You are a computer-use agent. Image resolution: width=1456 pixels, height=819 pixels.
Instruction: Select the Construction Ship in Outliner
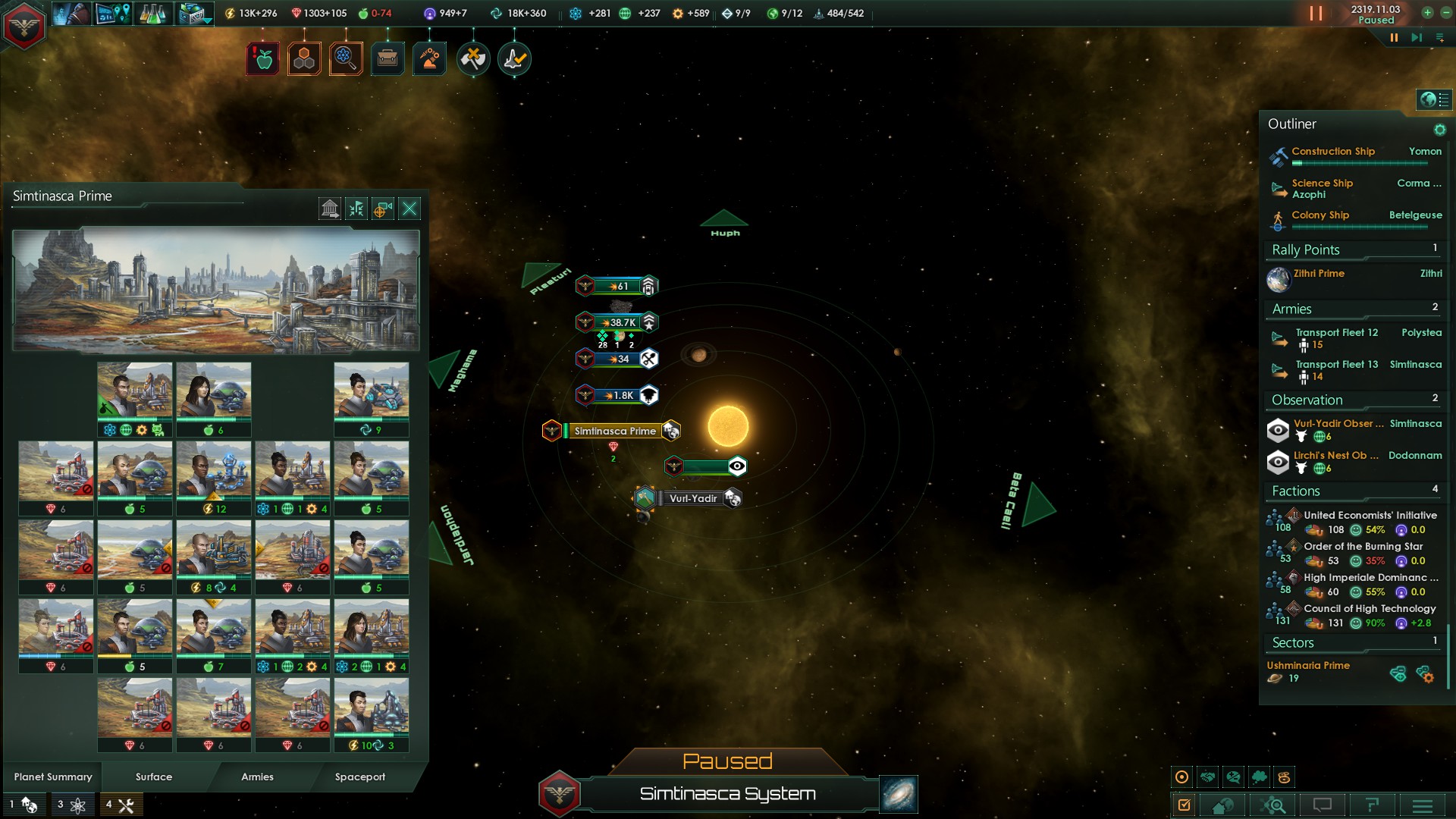1333,152
